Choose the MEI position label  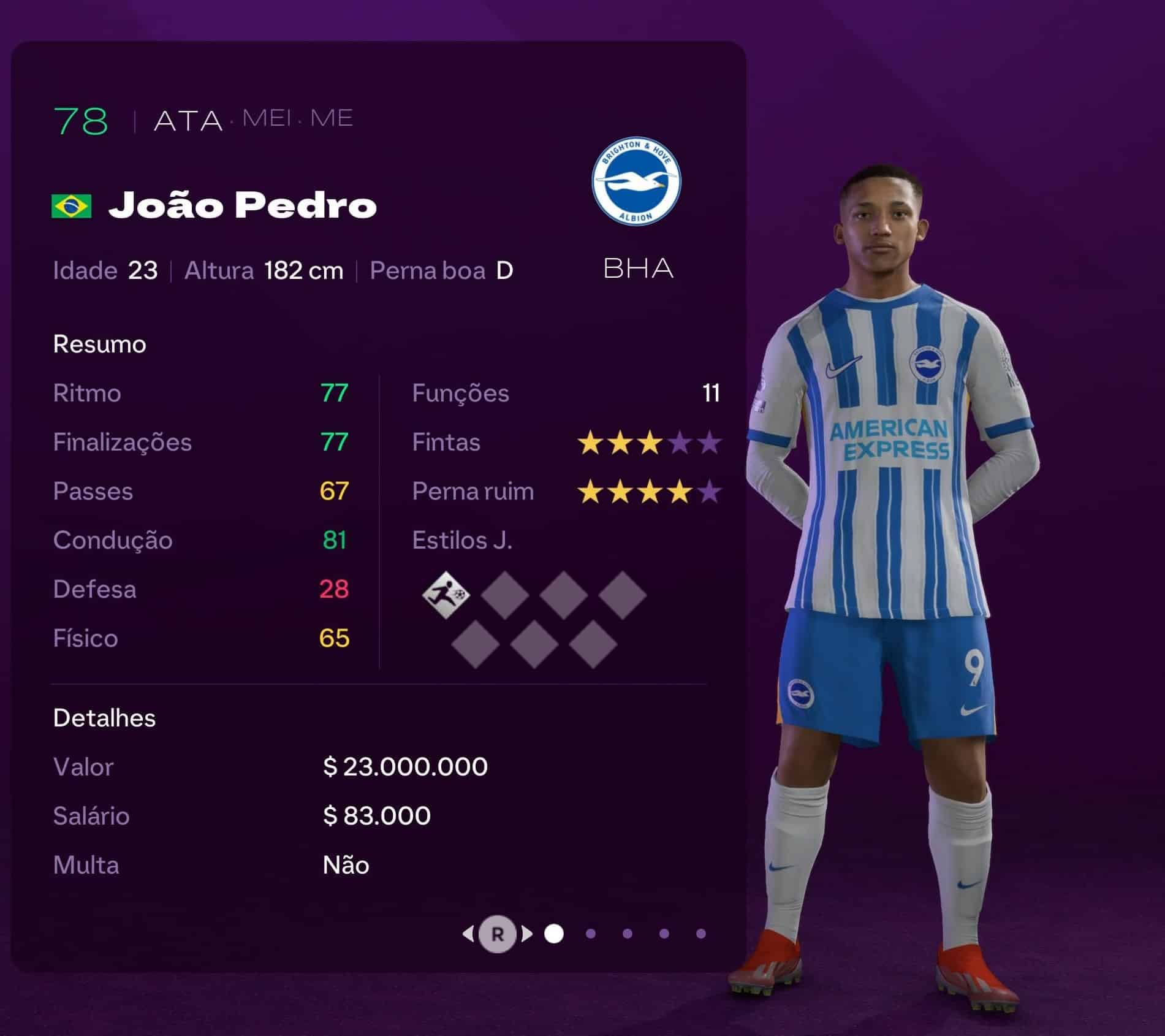(267, 118)
